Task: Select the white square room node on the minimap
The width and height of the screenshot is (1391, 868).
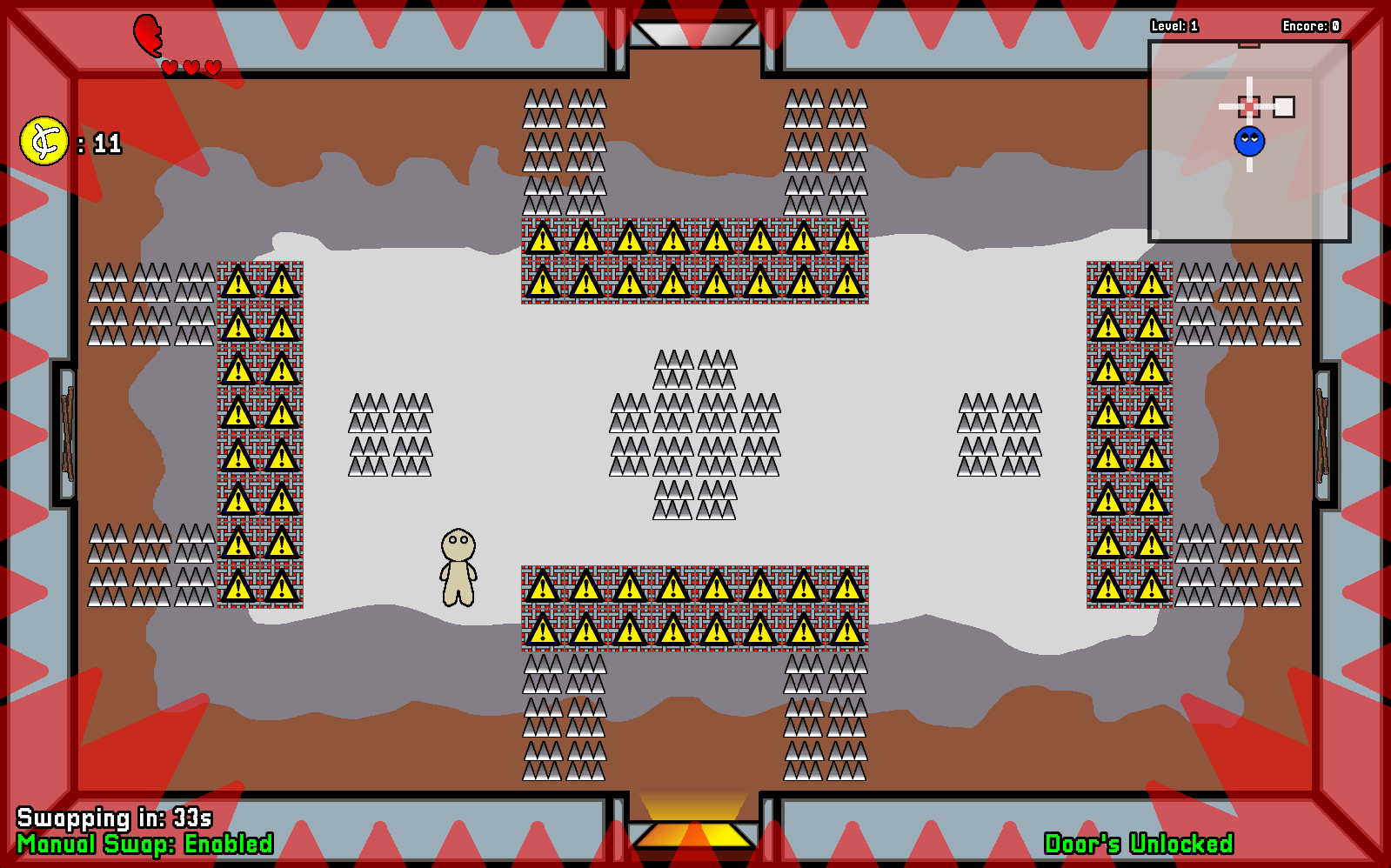Action: (1285, 104)
